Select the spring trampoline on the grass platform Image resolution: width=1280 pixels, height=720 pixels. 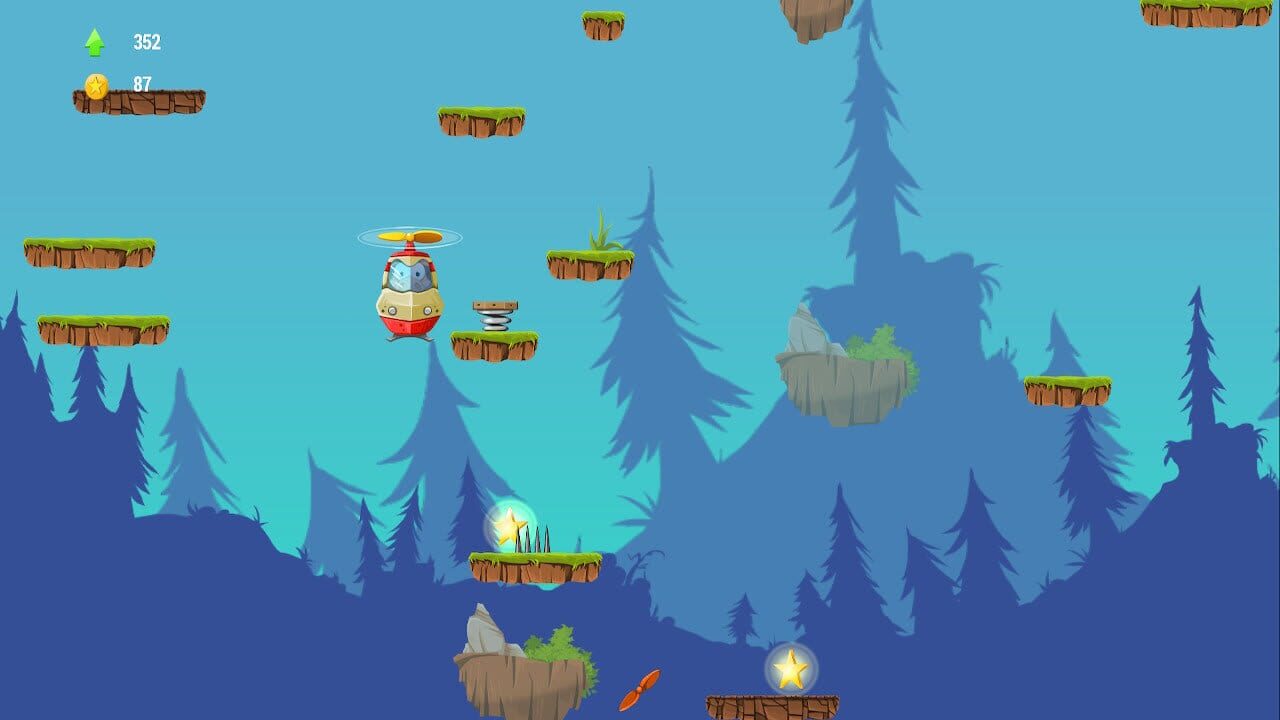tap(494, 315)
